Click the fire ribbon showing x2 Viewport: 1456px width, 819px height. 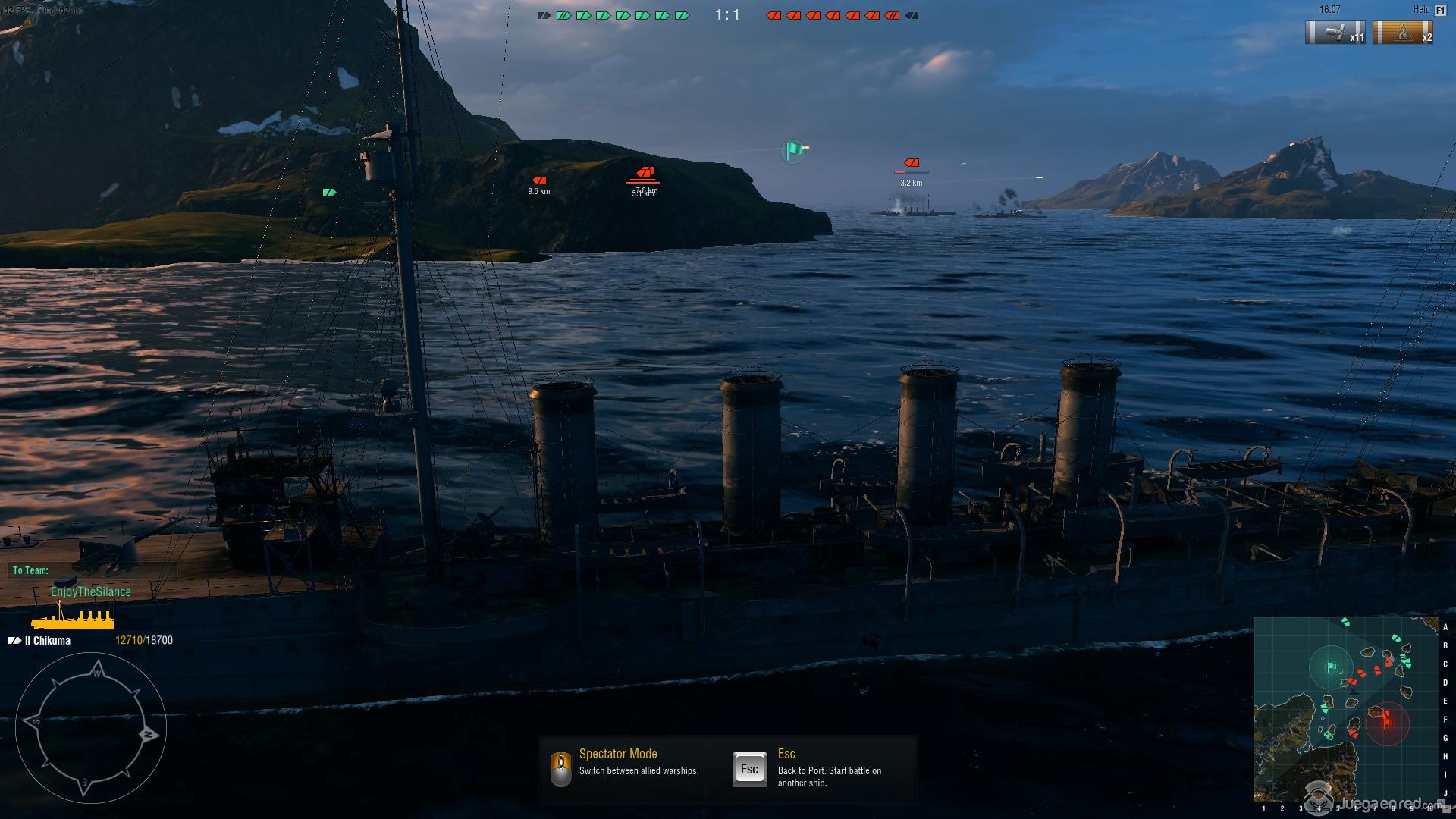click(x=1404, y=33)
